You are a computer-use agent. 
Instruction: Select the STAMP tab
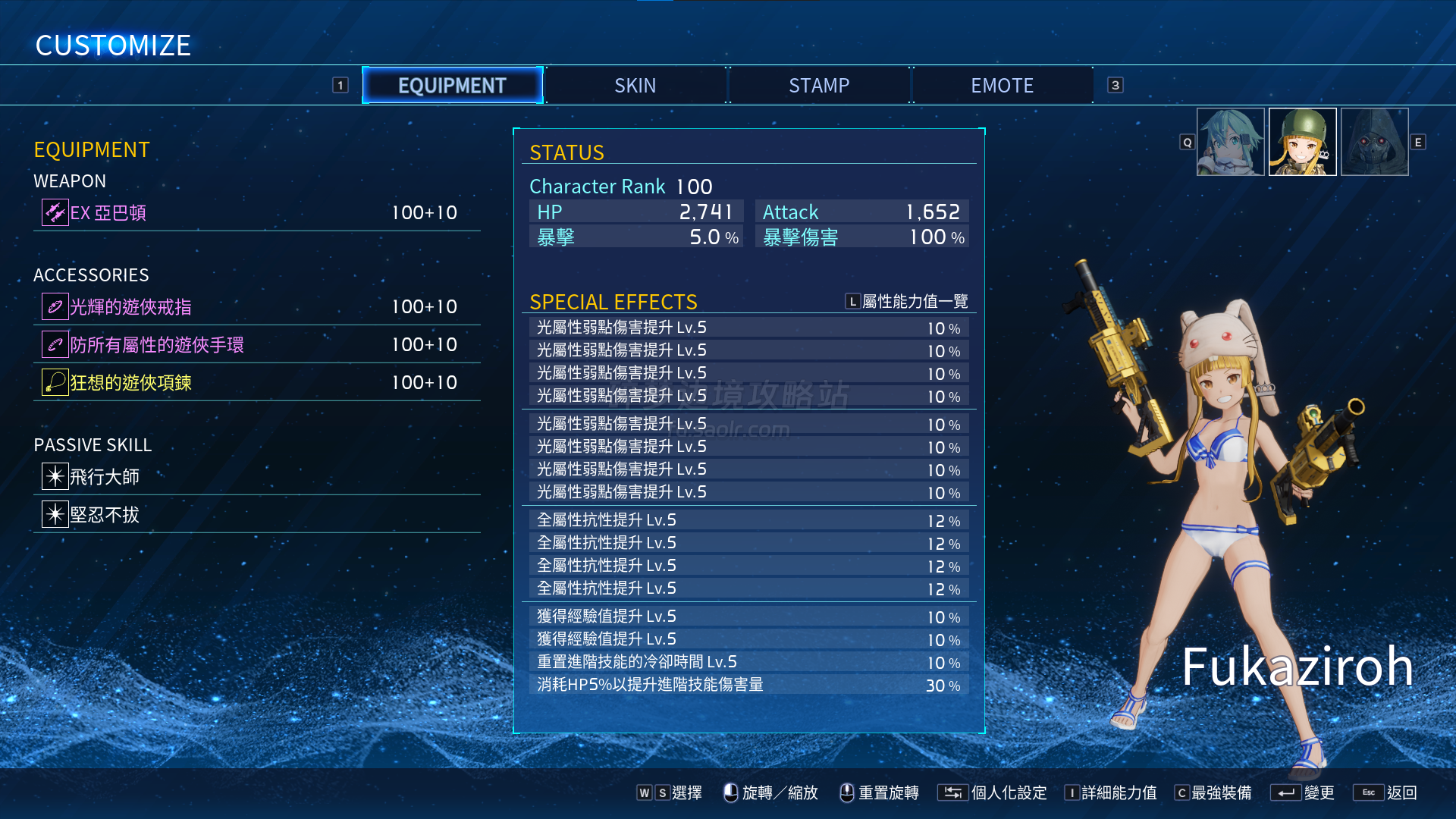pos(819,86)
